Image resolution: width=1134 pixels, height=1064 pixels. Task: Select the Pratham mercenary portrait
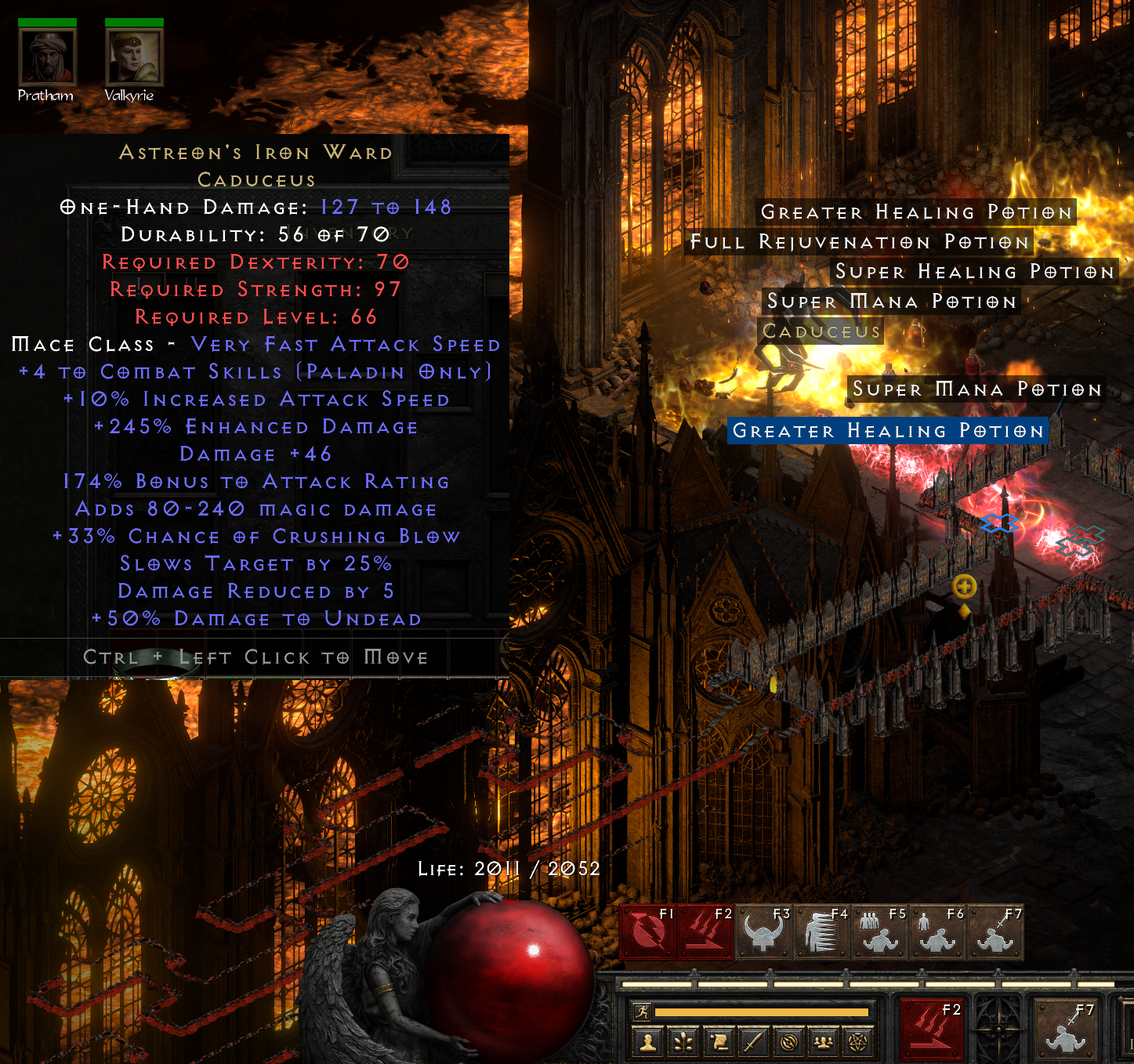pos(47,58)
